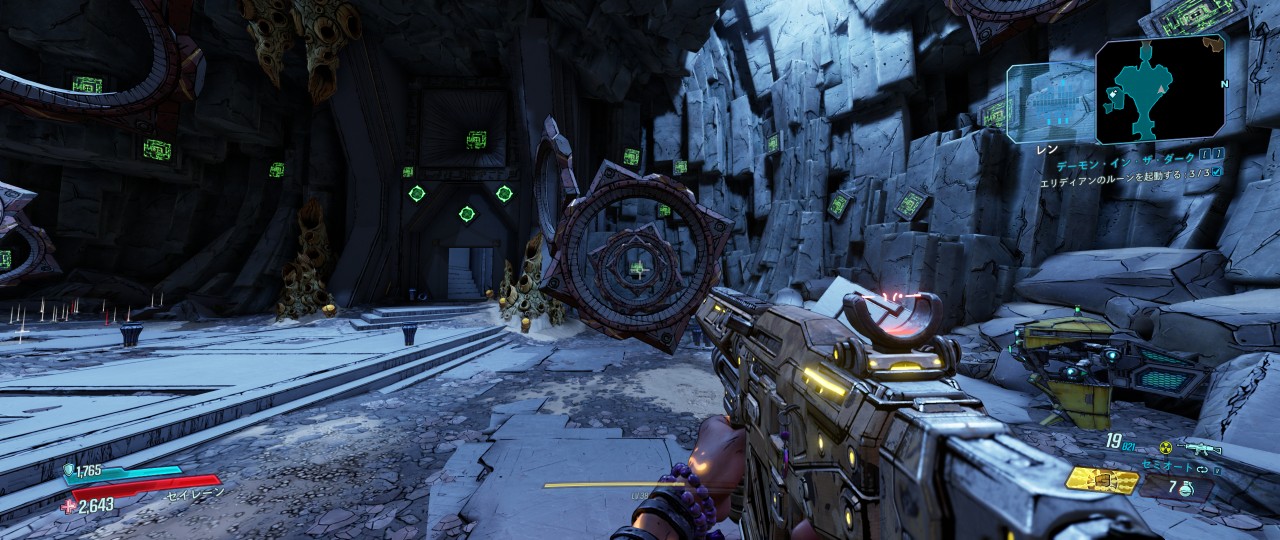The image size is (1280, 540).
Task: Open the minimap in the corner
Action: (1160, 88)
